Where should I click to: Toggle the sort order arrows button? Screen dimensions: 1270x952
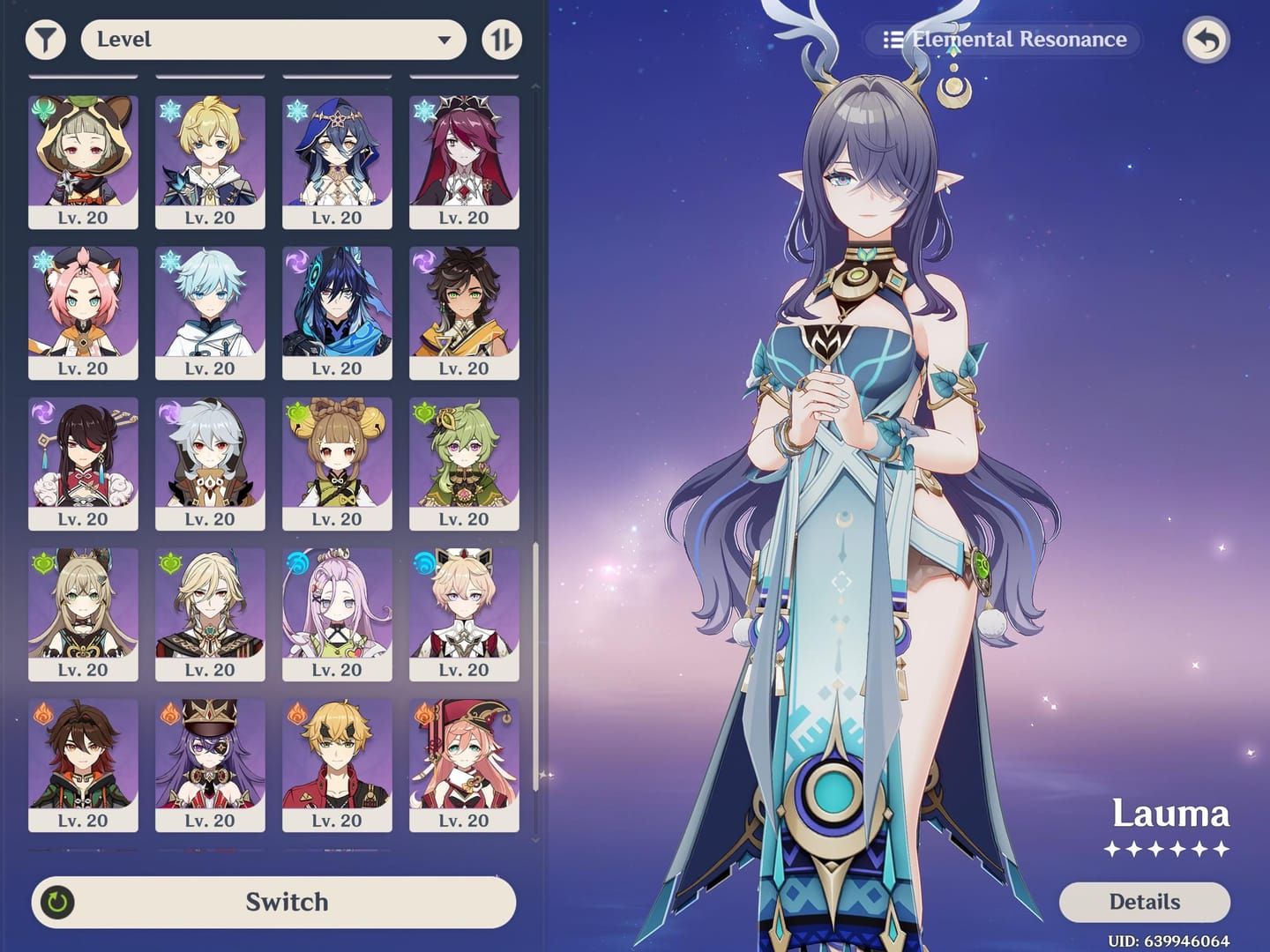[502, 40]
